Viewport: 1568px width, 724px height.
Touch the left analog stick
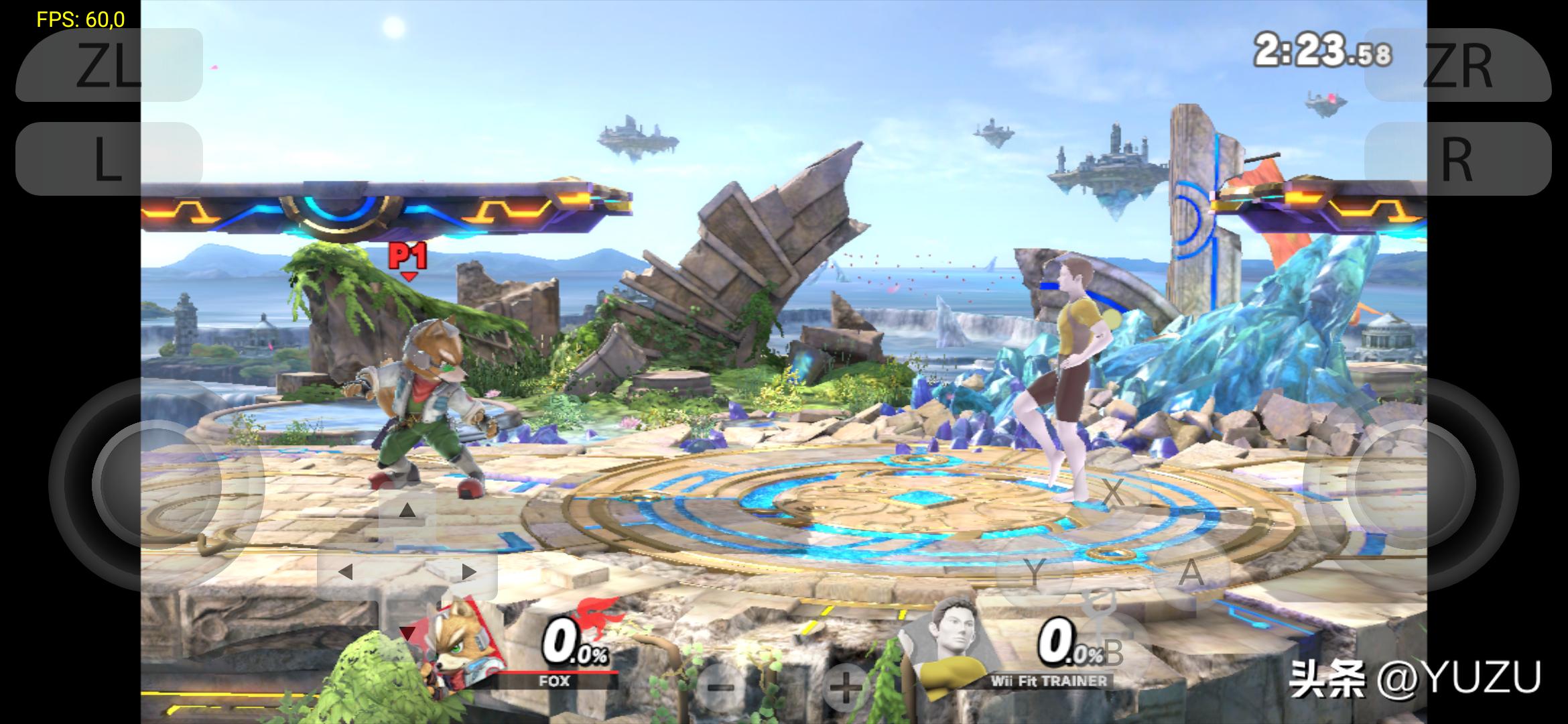(157, 484)
